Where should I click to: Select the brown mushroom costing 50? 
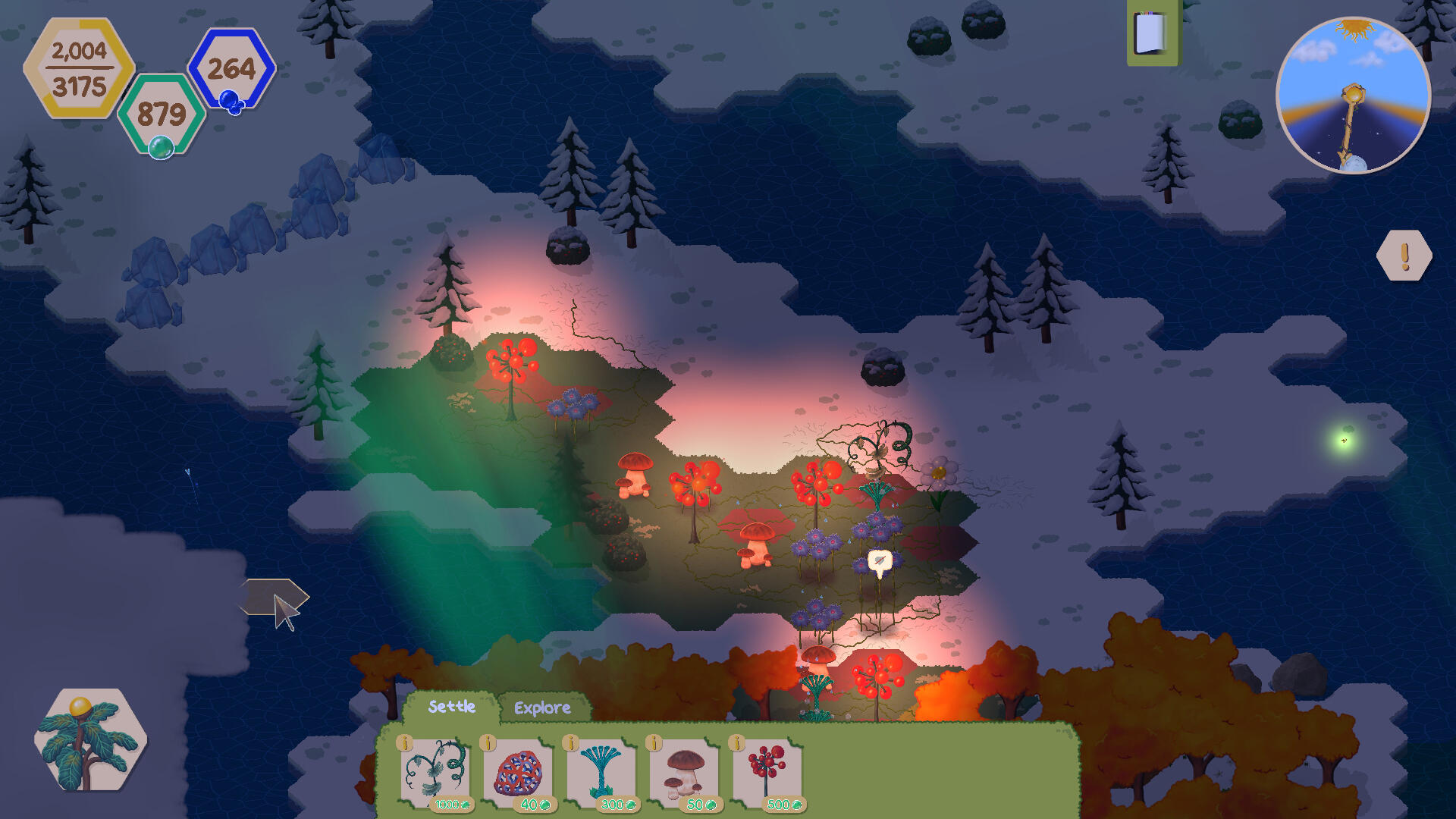pyautogui.click(x=683, y=771)
